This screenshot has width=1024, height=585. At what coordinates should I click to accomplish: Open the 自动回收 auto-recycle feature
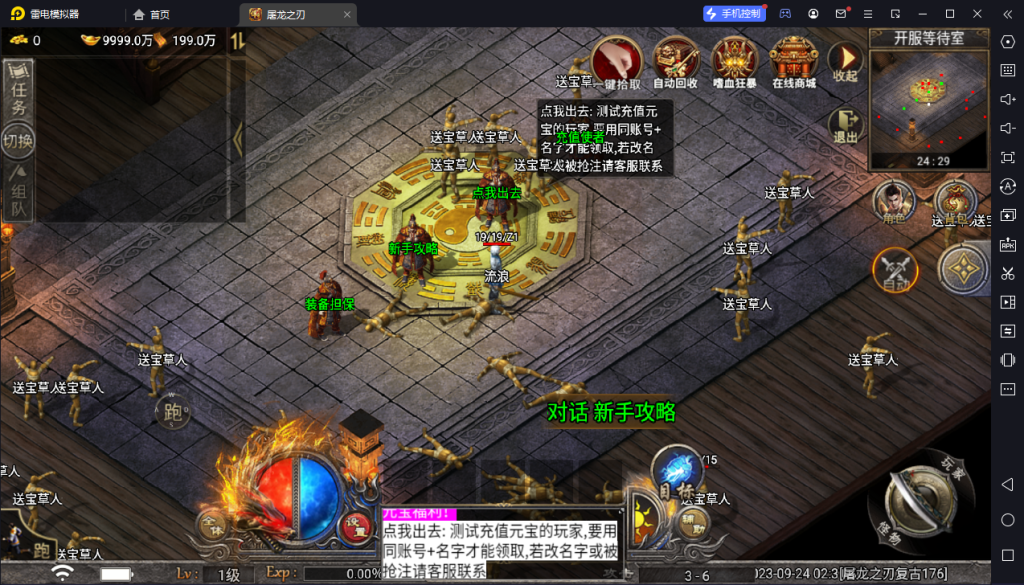(x=675, y=63)
